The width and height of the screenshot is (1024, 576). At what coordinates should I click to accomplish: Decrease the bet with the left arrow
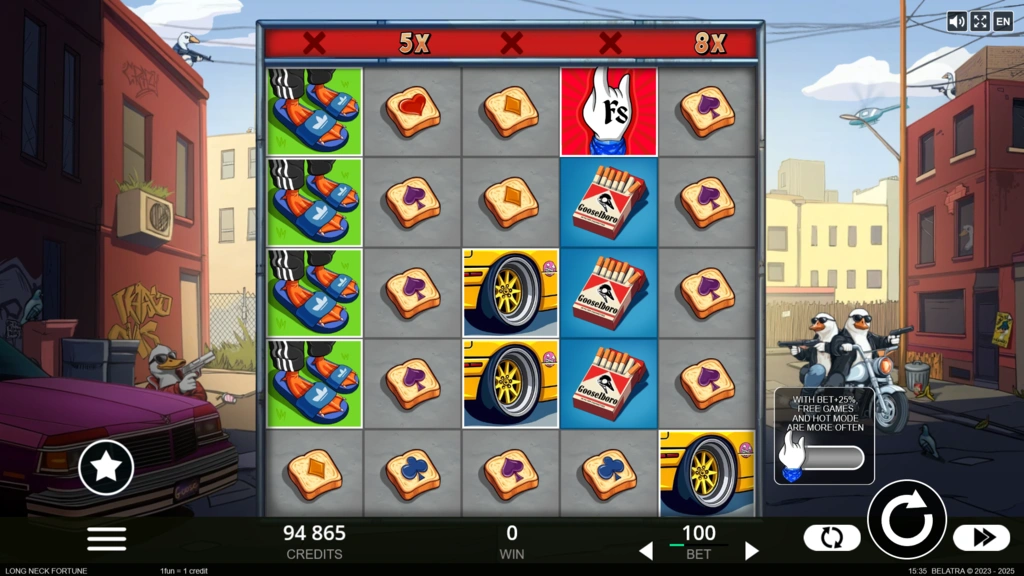tap(646, 550)
